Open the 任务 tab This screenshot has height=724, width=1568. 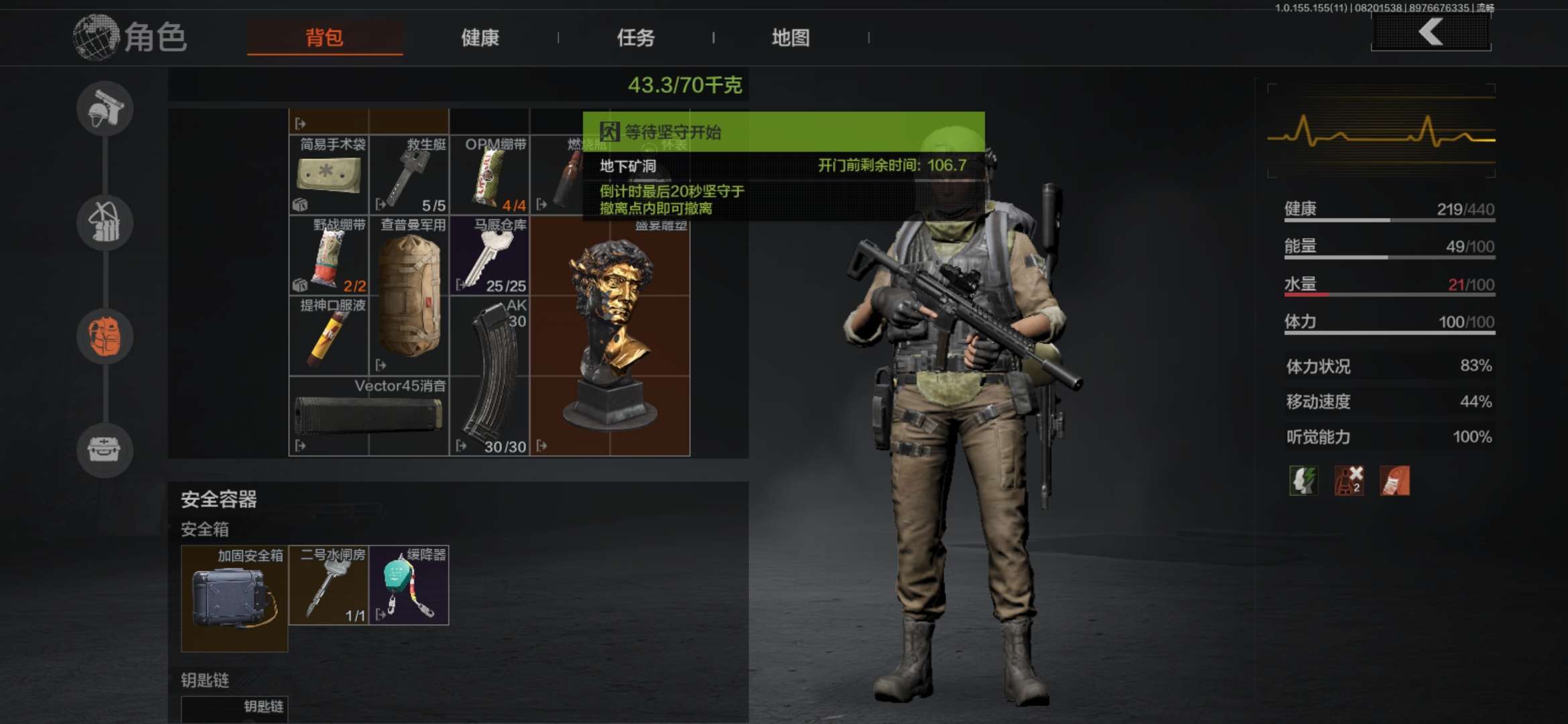(x=635, y=38)
